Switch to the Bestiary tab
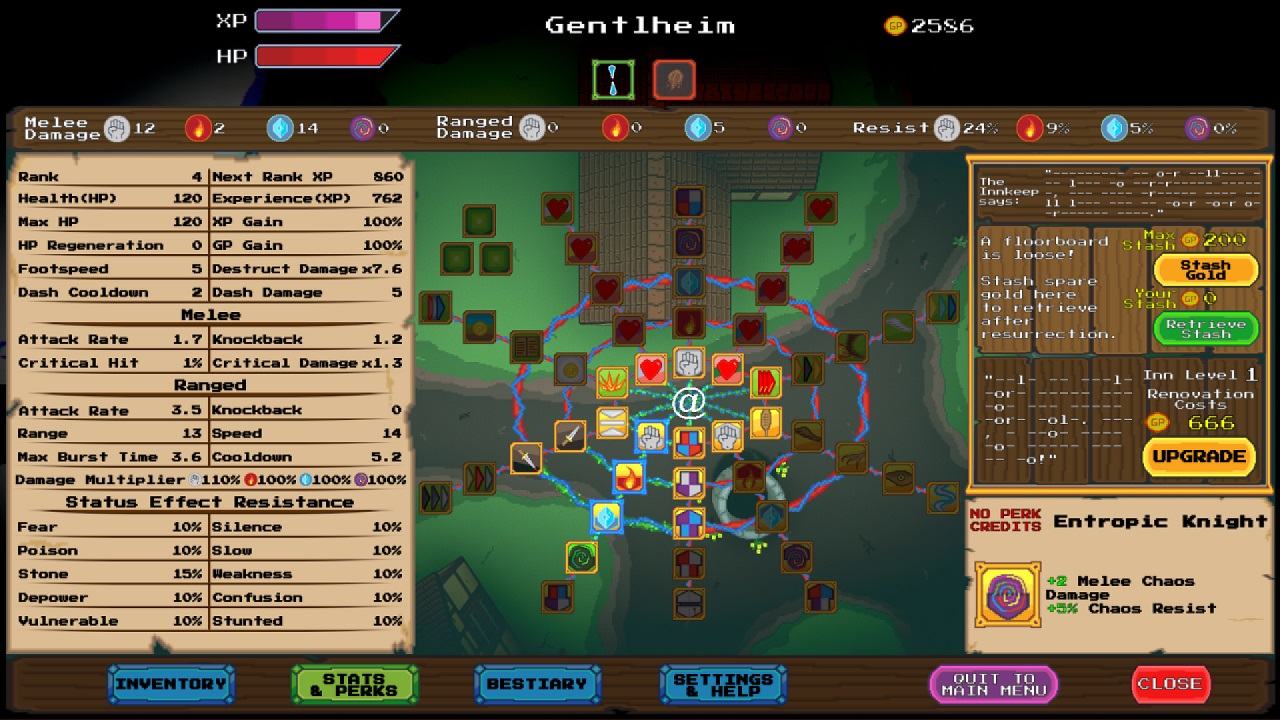The image size is (1280, 720). 537,684
